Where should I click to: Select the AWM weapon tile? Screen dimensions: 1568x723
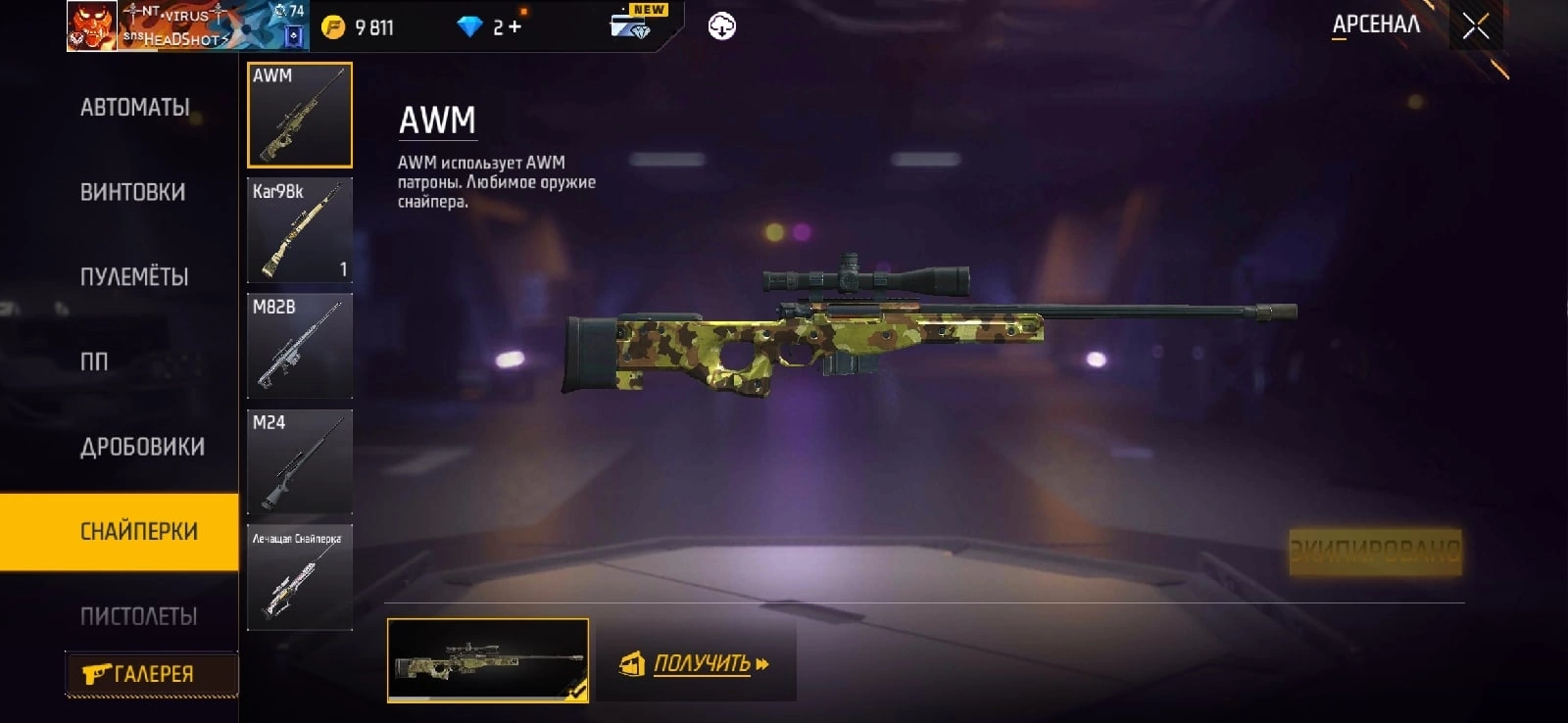pos(300,116)
